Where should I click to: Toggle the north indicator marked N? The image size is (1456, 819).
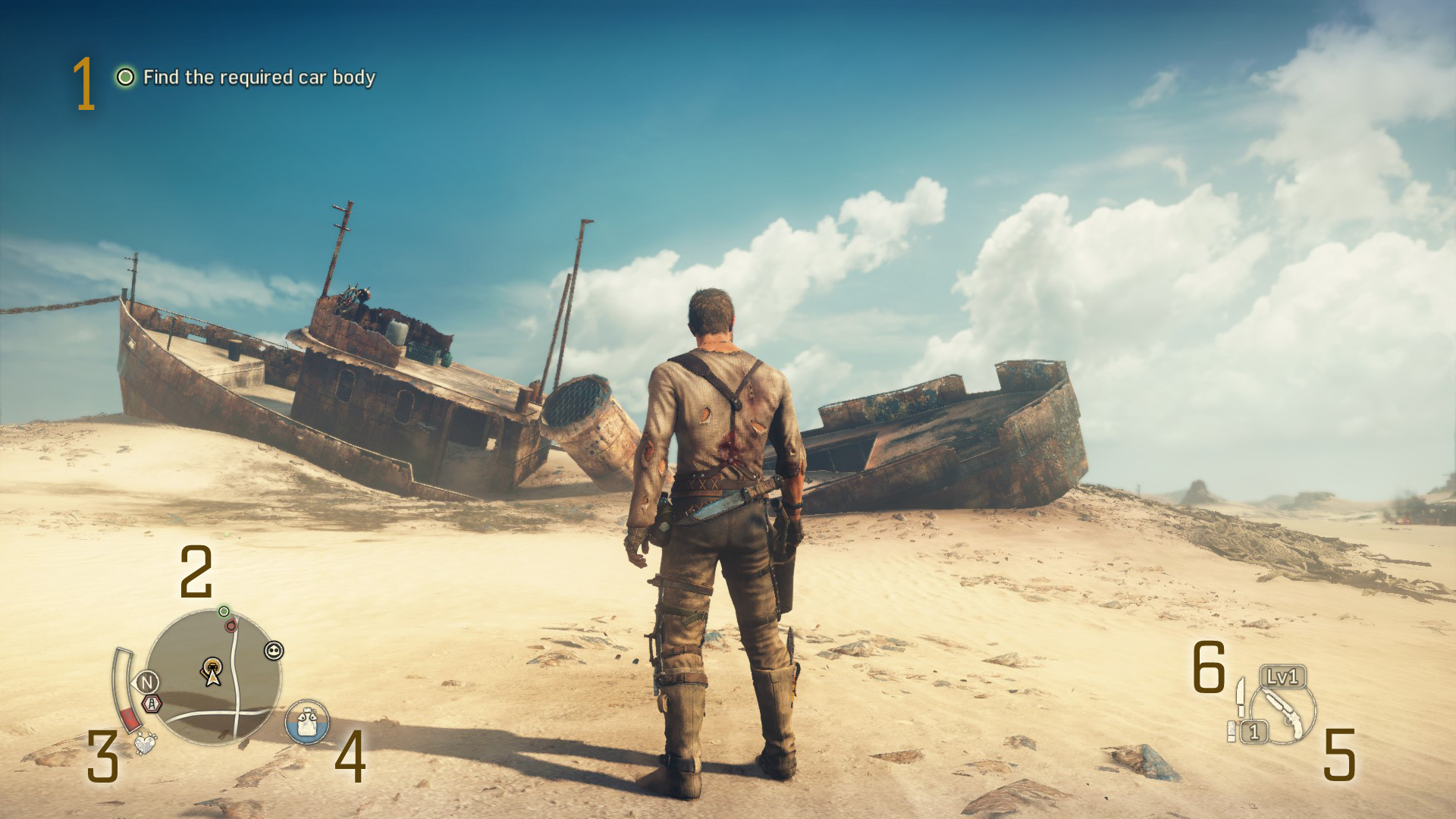point(147,682)
